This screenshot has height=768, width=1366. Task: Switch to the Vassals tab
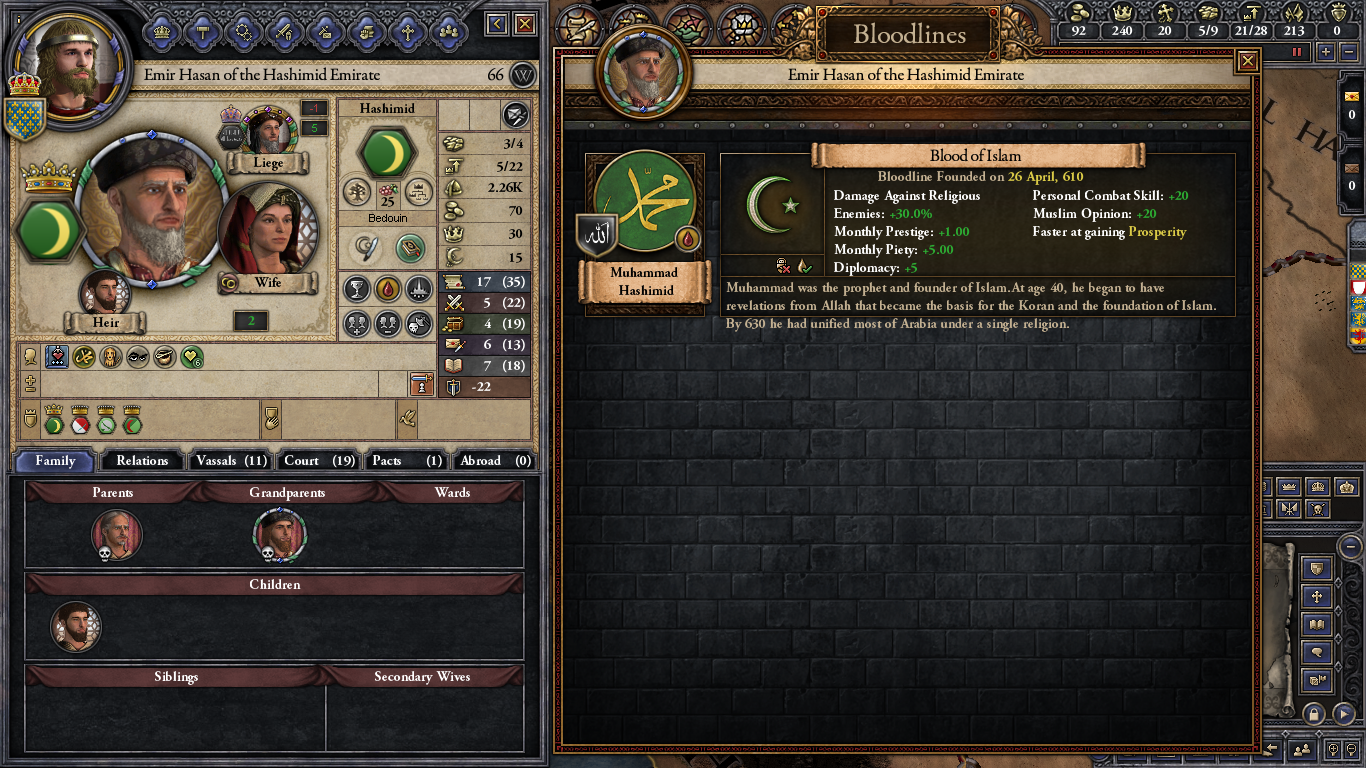click(x=230, y=460)
